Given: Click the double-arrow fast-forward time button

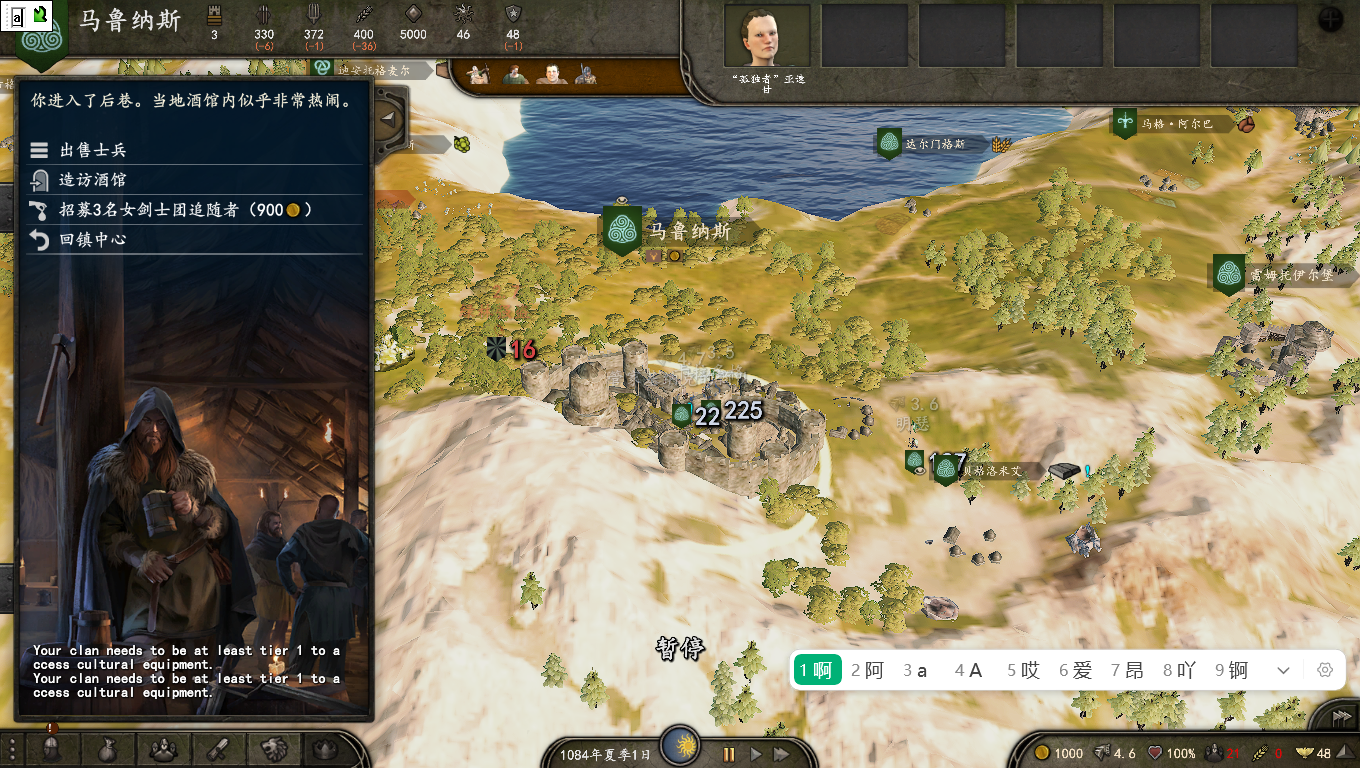Looking at the screenshot, I should tap(782, 754).
